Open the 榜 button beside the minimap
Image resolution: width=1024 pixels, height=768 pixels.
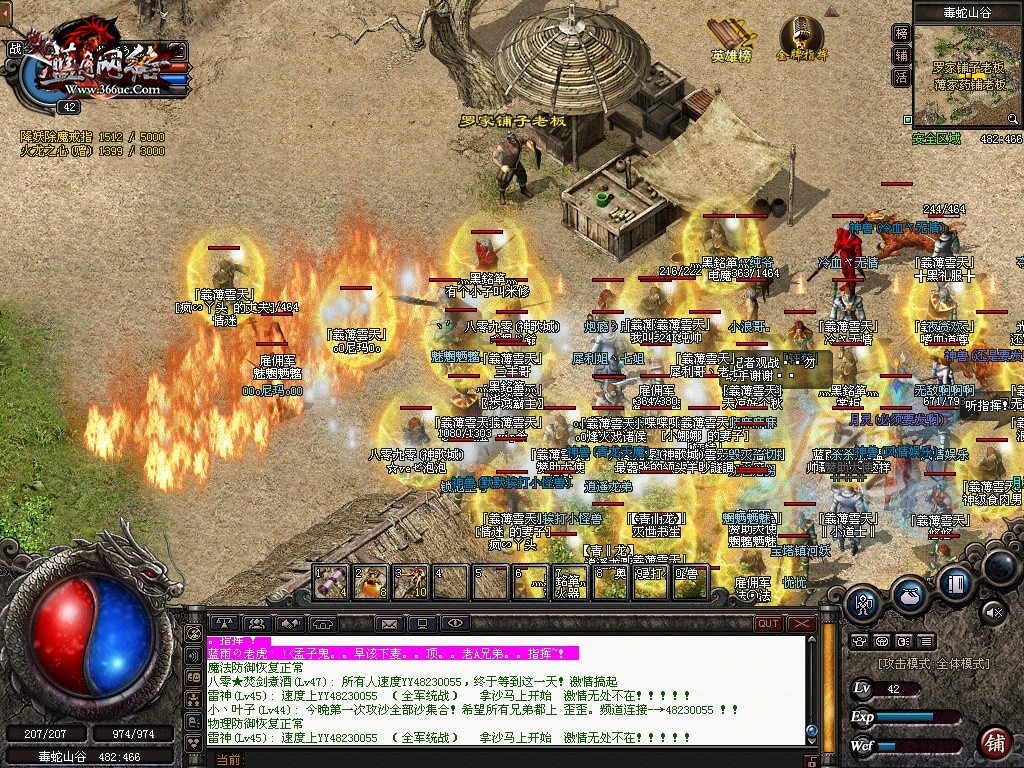(x=901, y=33)
